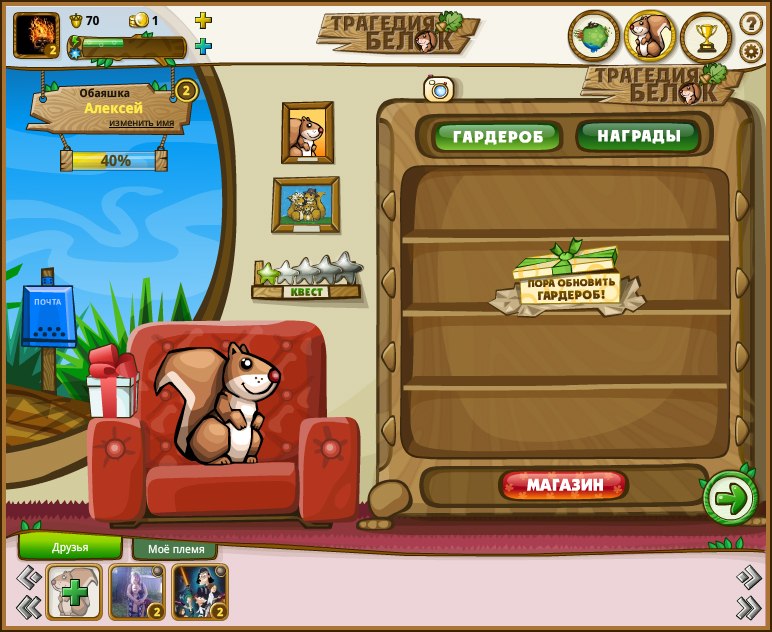Select the squirrel profile round button
772x632 pixels.
[650, 37]
